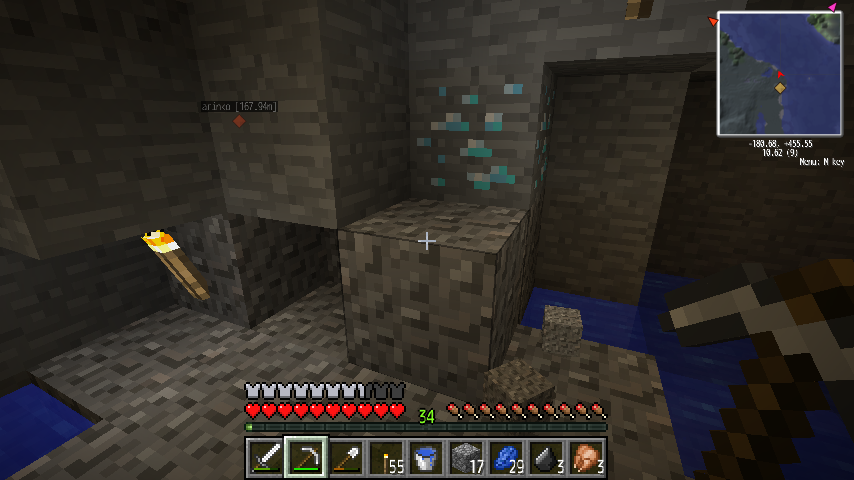This screenshot has height=480, width=854.
Task: Click the minimap in the corner
Action: pos(779,73)
